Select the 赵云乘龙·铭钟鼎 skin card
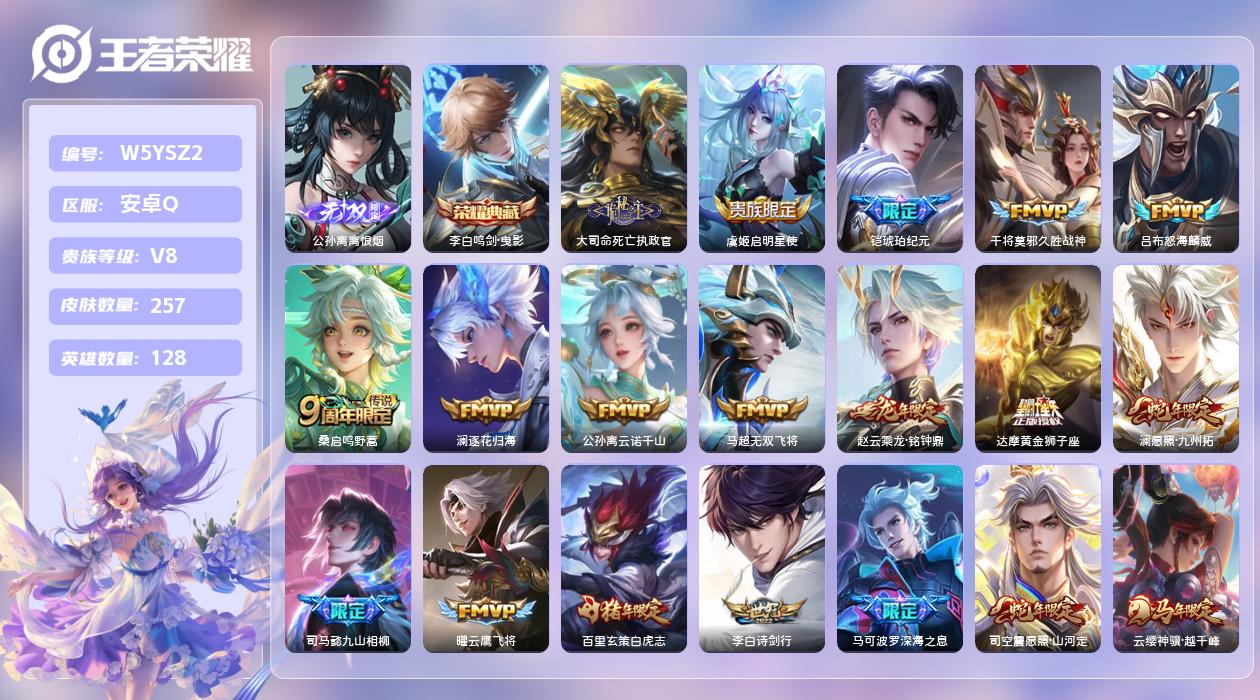Screen dimensions: 1260x700 [x=900, y=358]
